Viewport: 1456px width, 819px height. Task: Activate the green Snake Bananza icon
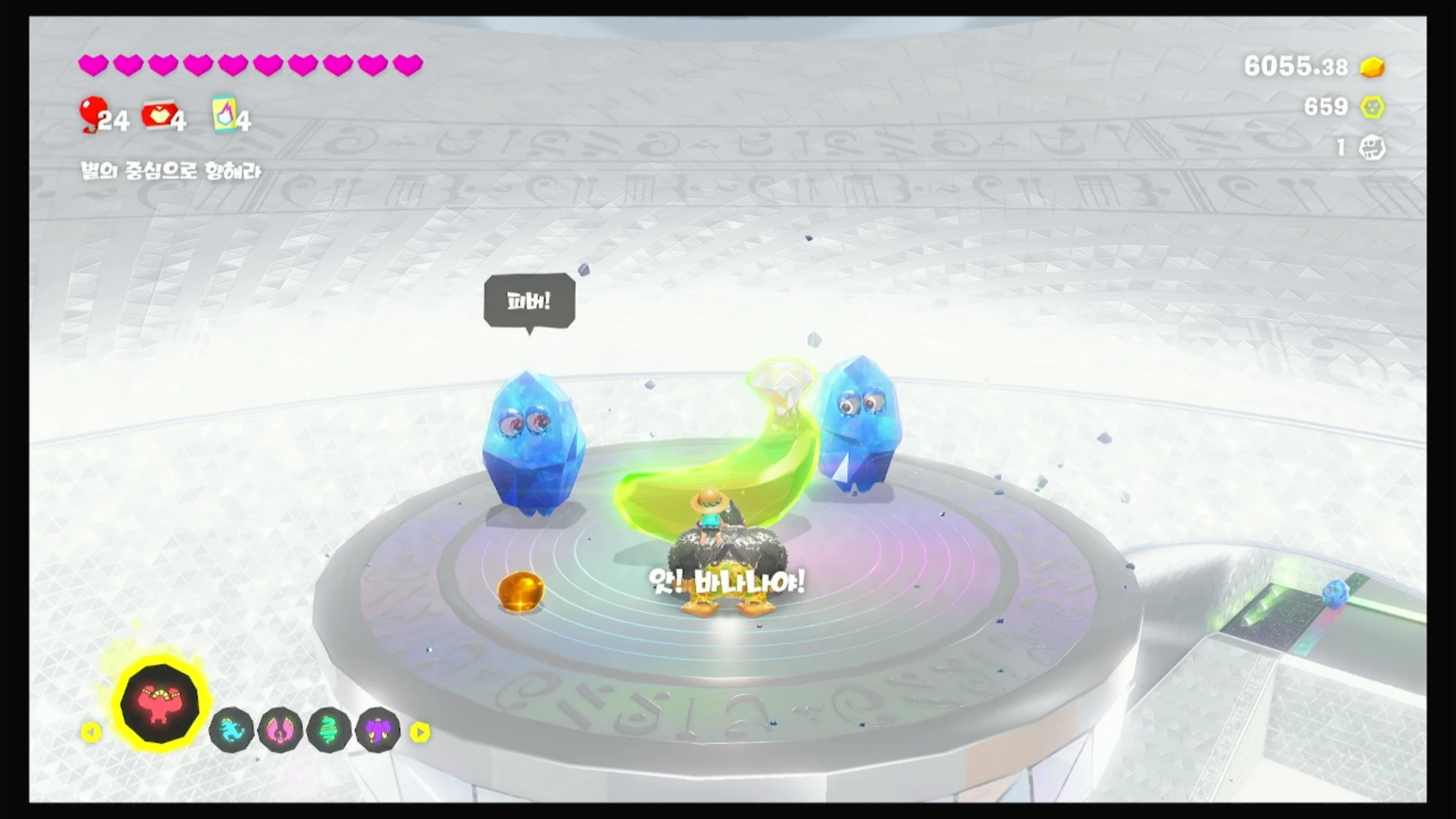[329, 731]
